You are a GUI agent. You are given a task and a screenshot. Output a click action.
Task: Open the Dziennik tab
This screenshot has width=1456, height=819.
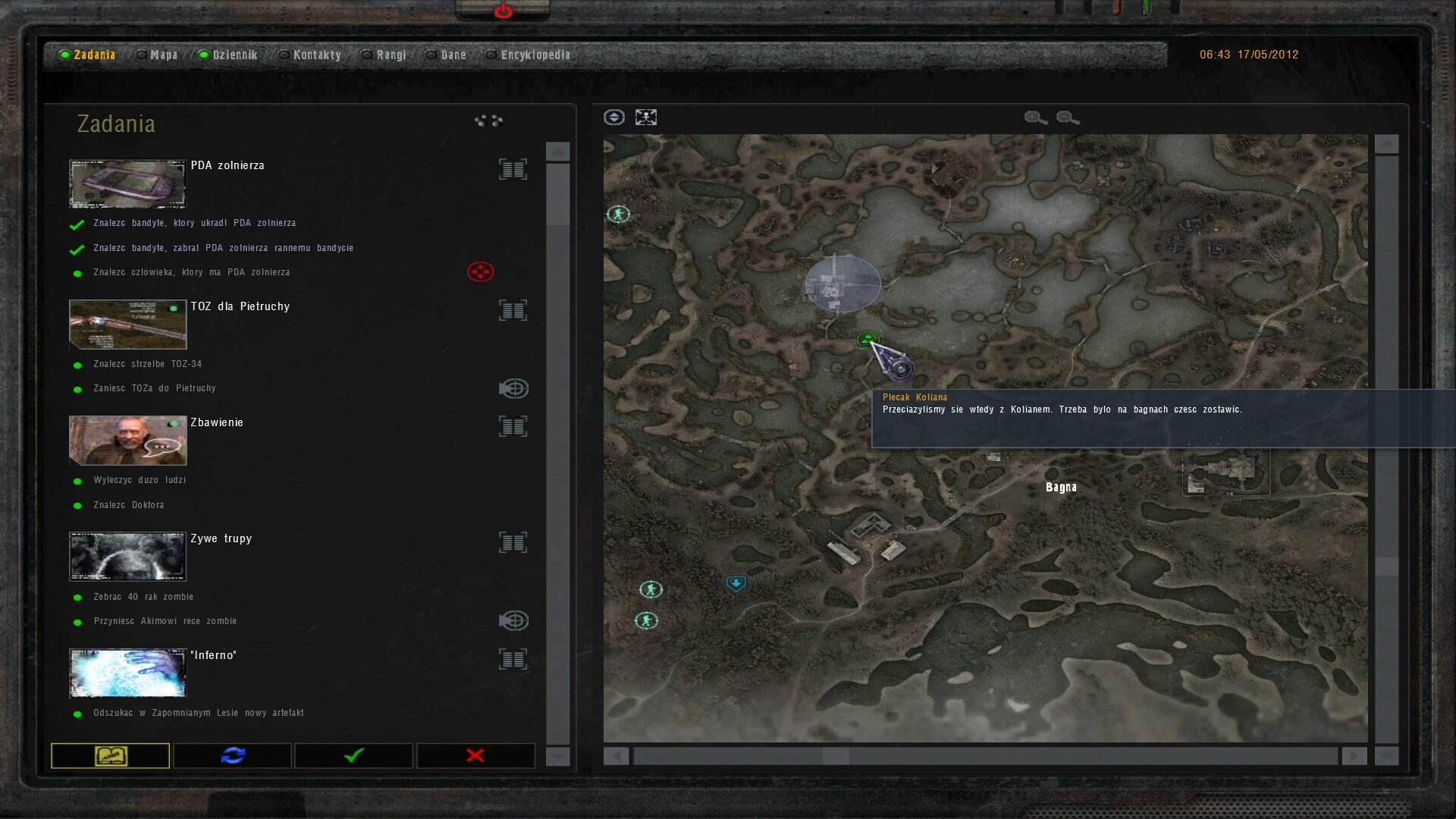(x=234, y=55)
